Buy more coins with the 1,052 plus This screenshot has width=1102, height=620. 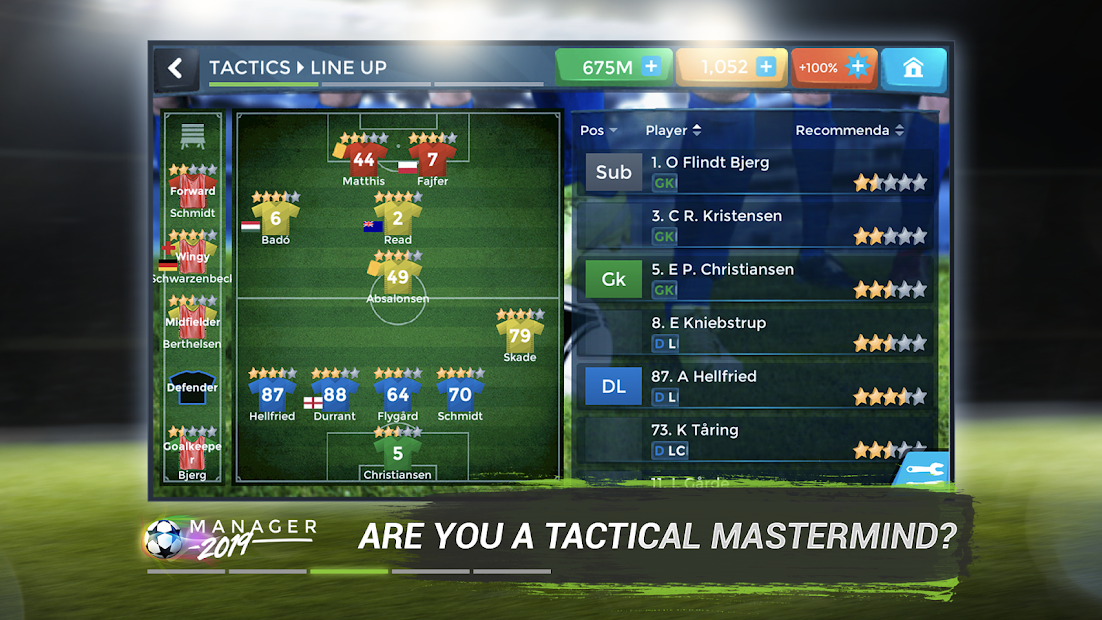coord(766,67)
